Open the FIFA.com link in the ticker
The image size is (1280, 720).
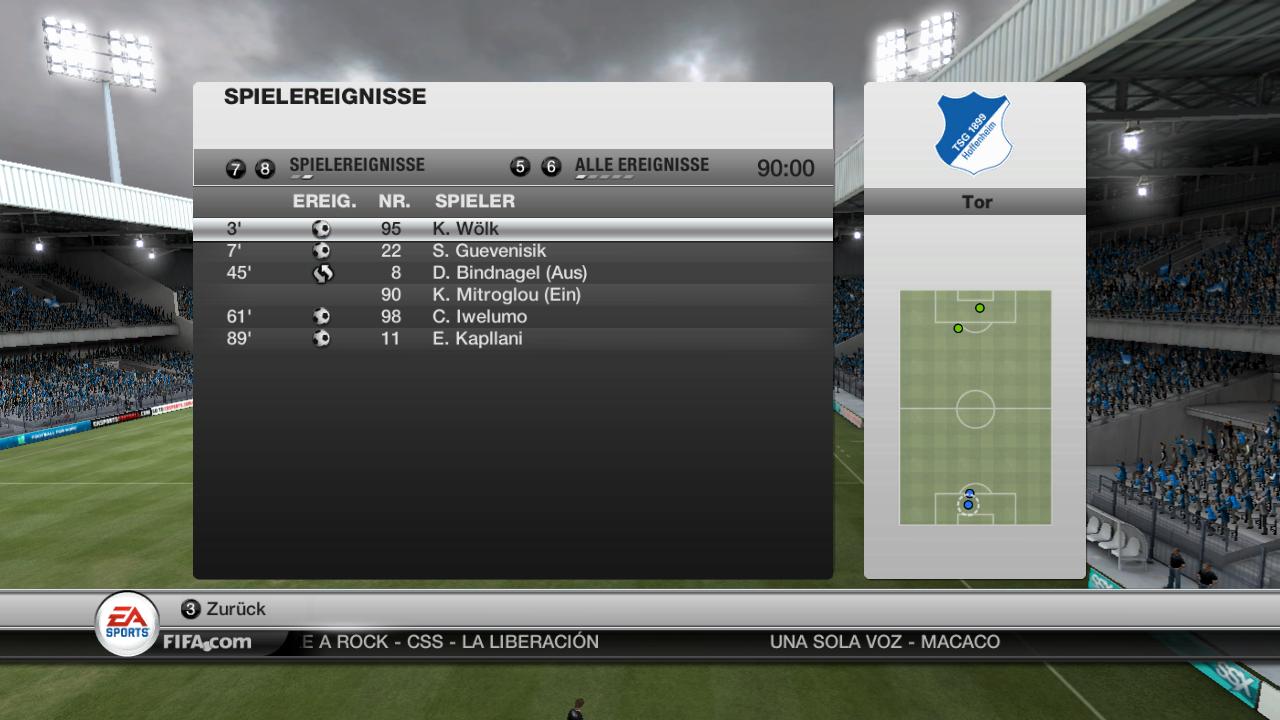coord(207,642)
